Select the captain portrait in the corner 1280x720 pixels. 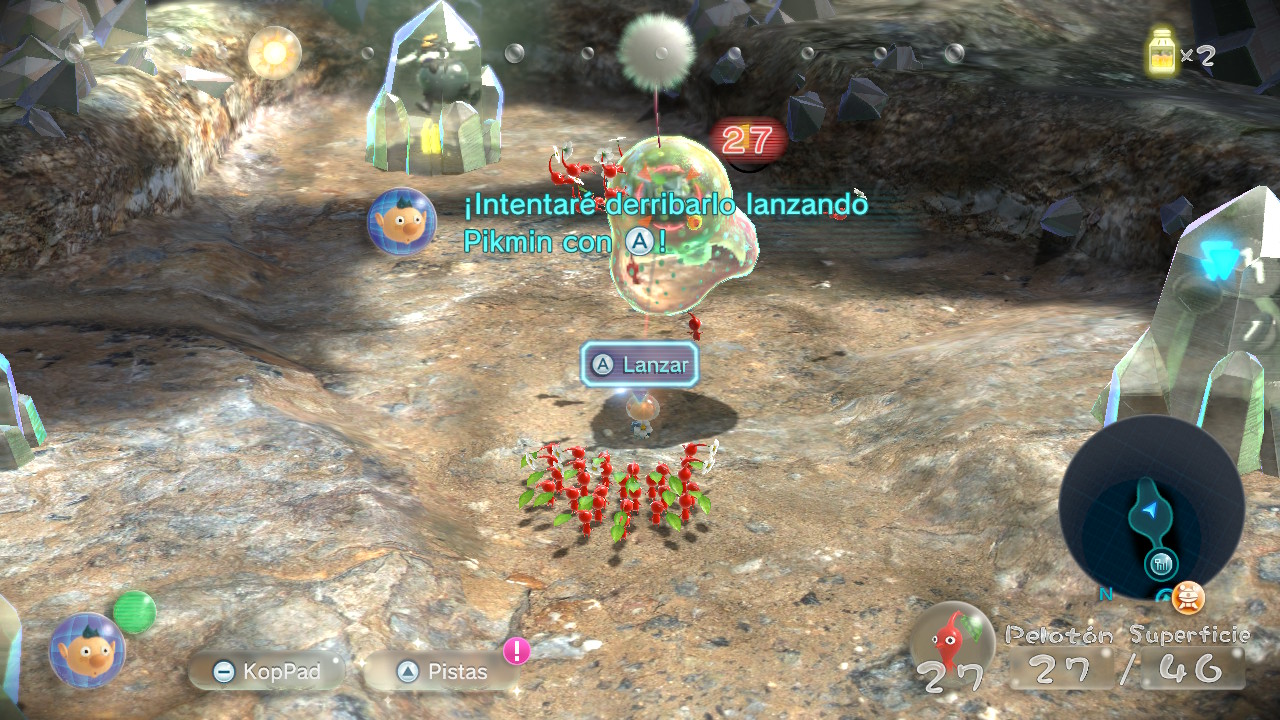coord(87,650)
